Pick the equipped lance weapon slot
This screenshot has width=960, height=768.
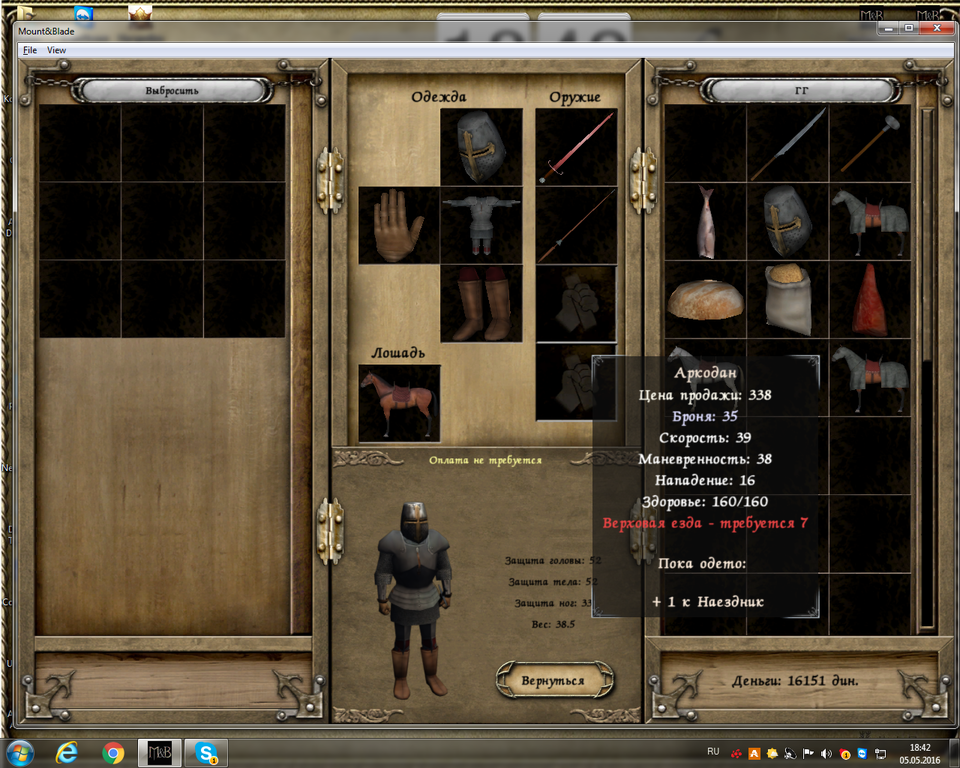[x=576, y=225]
